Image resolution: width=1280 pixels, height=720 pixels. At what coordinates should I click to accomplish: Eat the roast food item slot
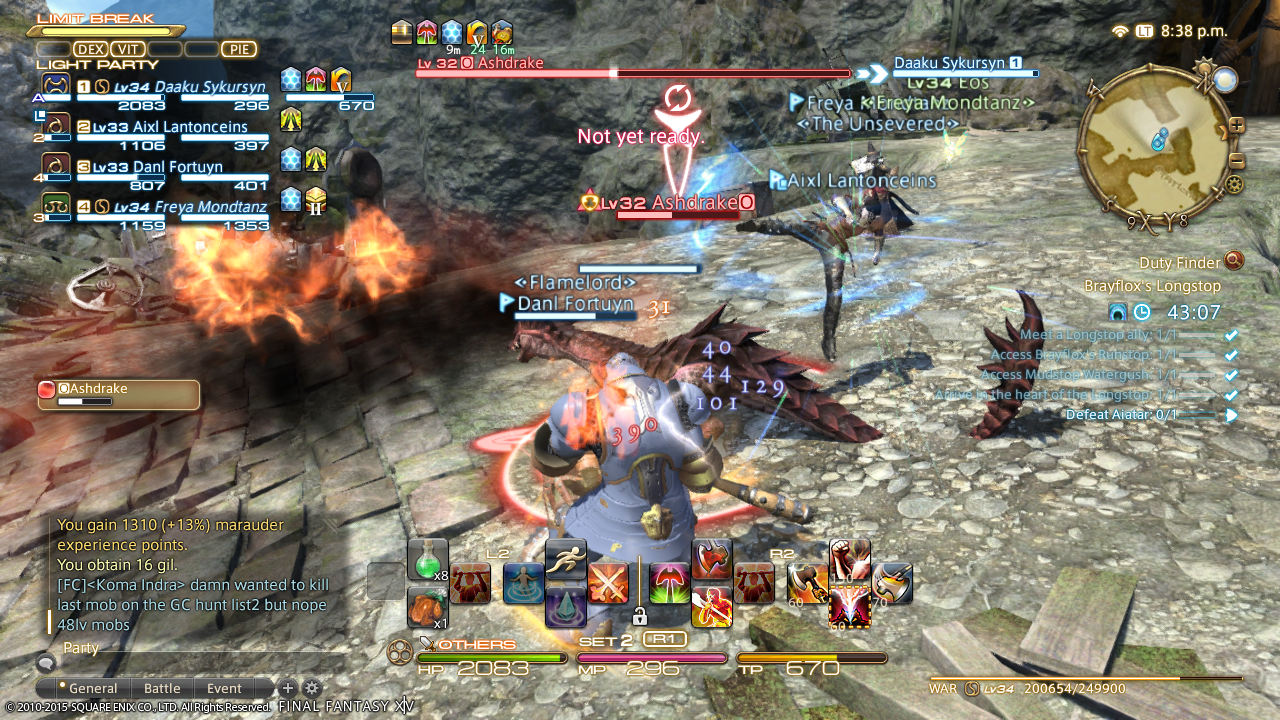(427, 607)
